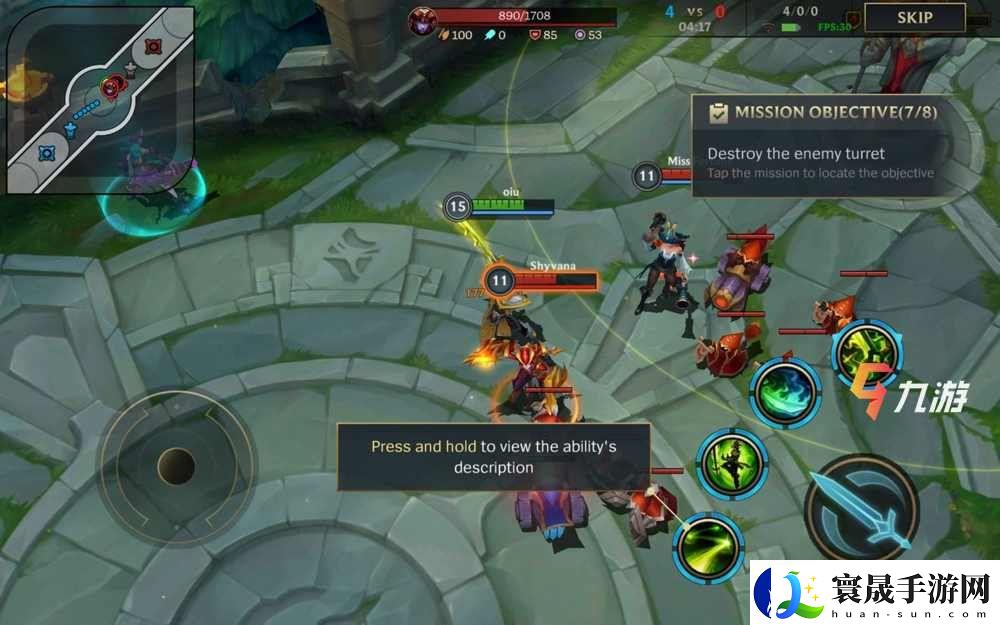Tap the virtual movement joystick
Viewport: 1000px width, 625px height.
point(176,465)
